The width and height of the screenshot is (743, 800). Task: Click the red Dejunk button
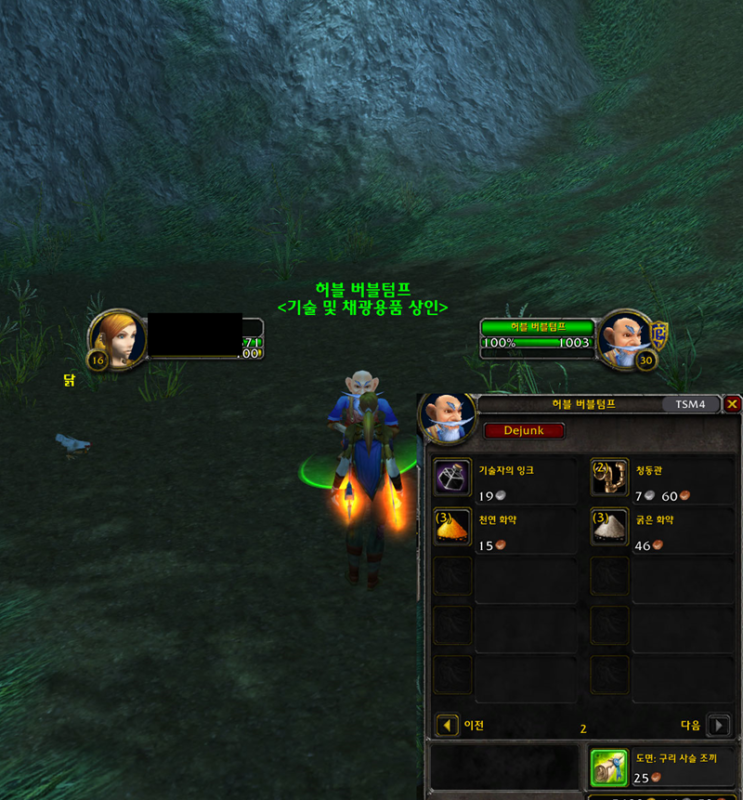click(524, 431)
